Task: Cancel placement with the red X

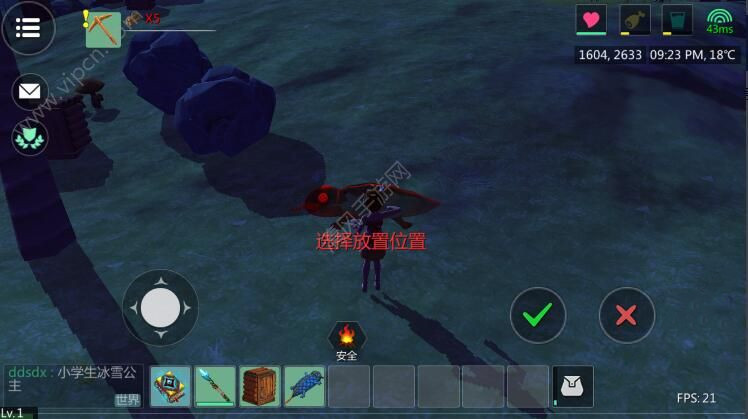Action: click(x=626, y=315)
